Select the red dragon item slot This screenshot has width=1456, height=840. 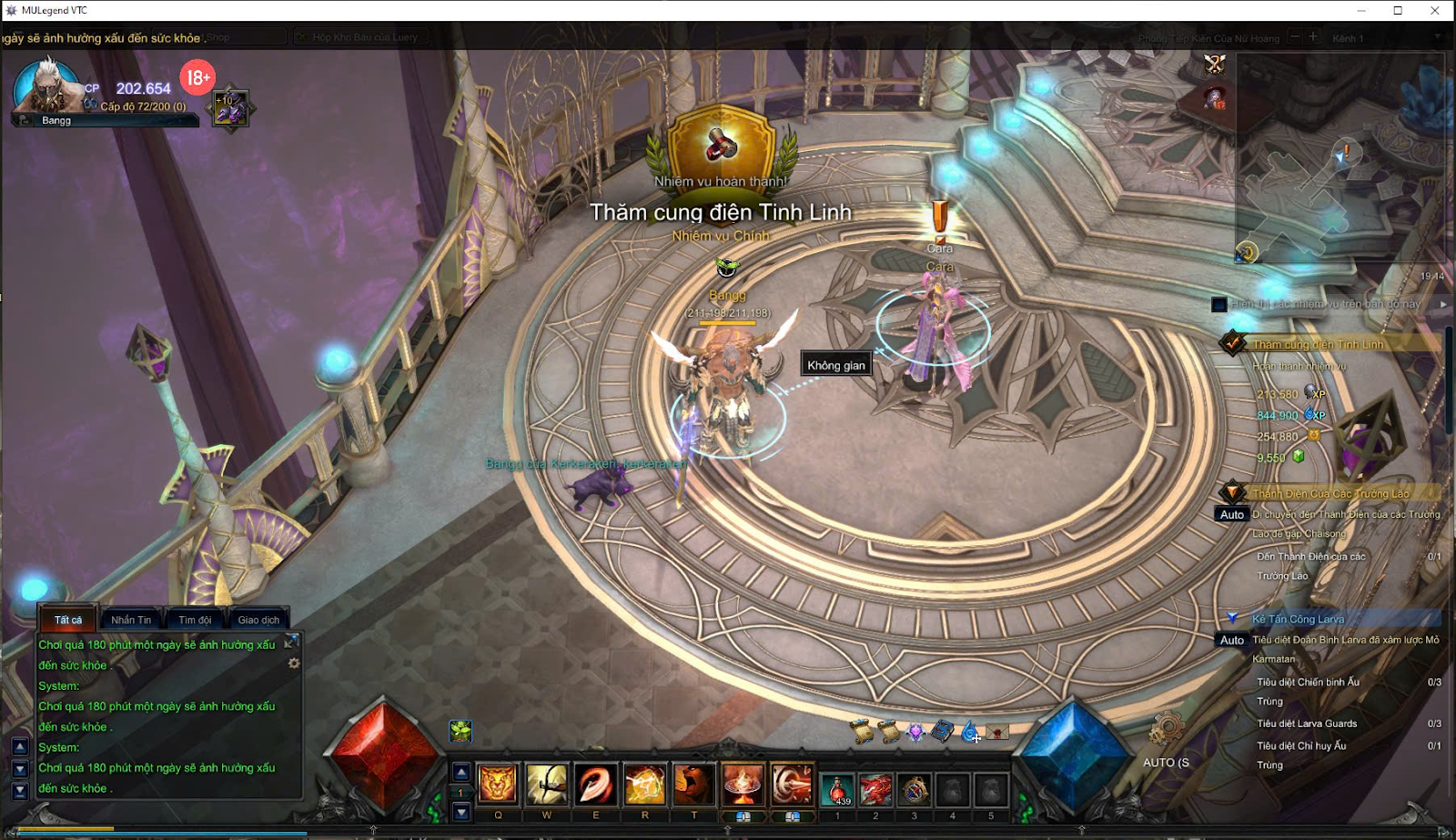(x=875, y=789)
